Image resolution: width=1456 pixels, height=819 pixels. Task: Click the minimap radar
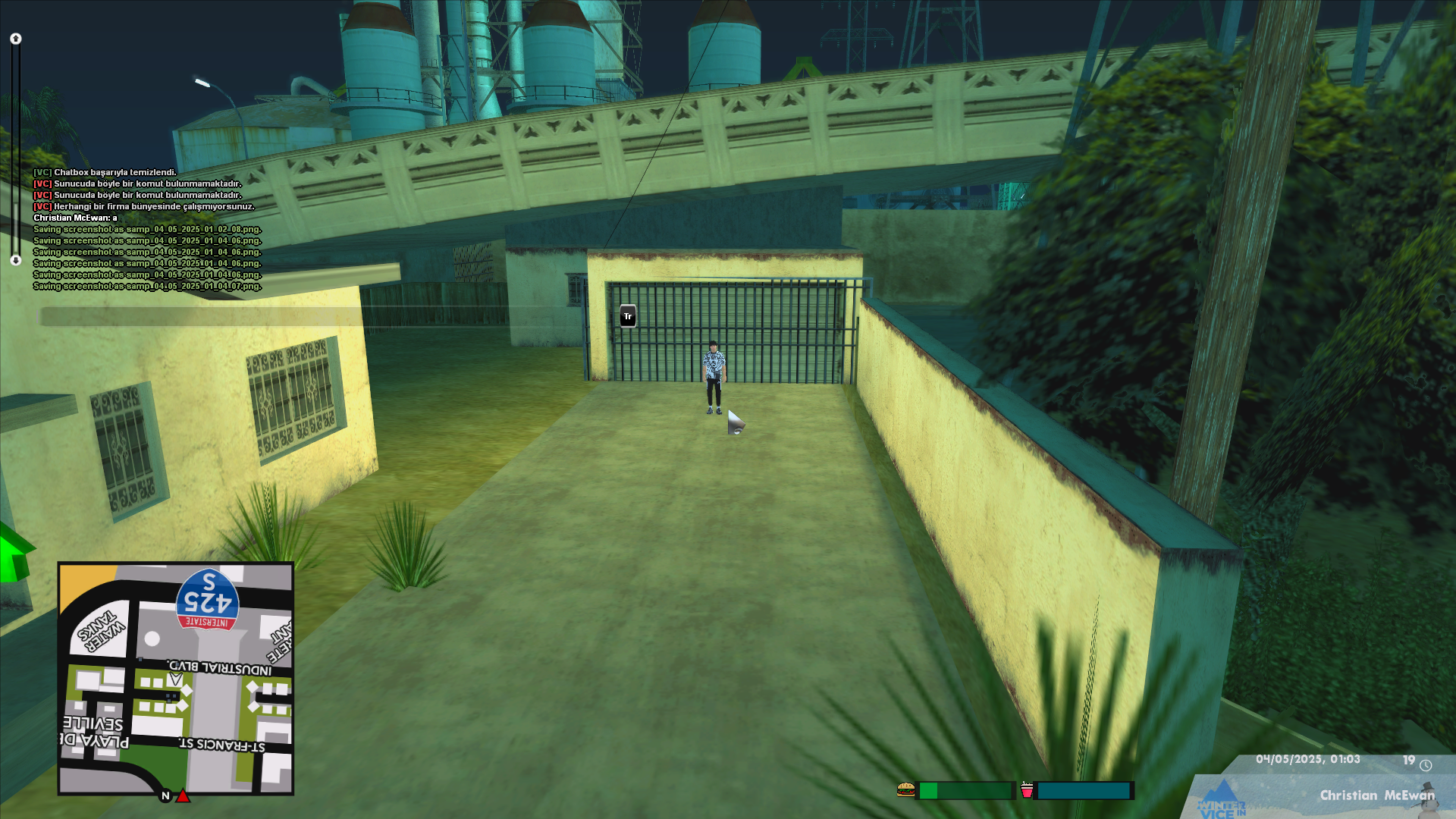pyautogui.click(x=176, y=679)
